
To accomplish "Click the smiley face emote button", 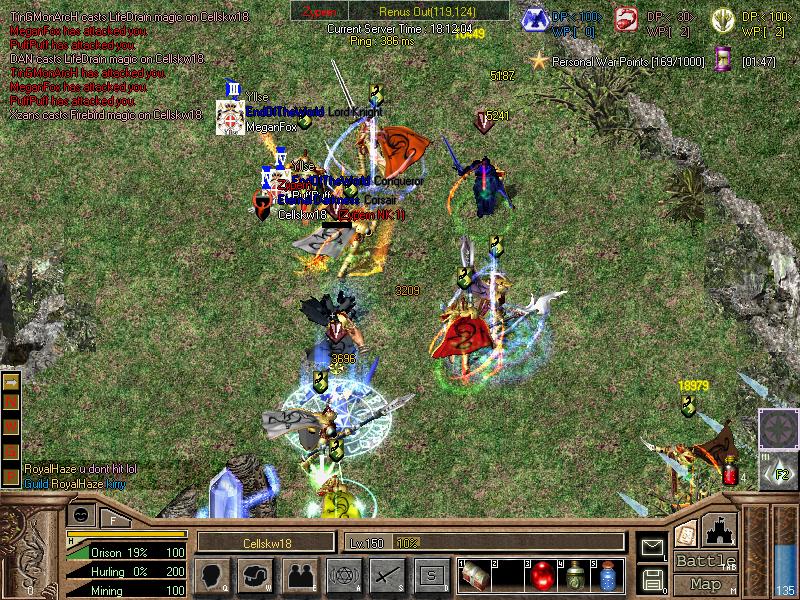I will (81, 516).
